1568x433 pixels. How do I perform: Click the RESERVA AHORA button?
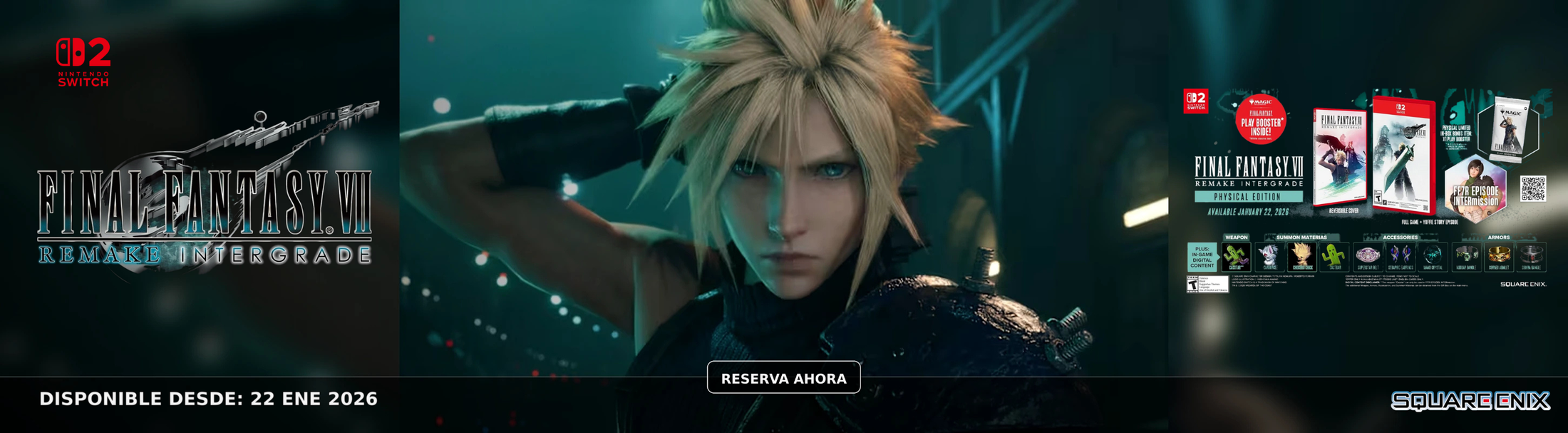coord(783,378)
